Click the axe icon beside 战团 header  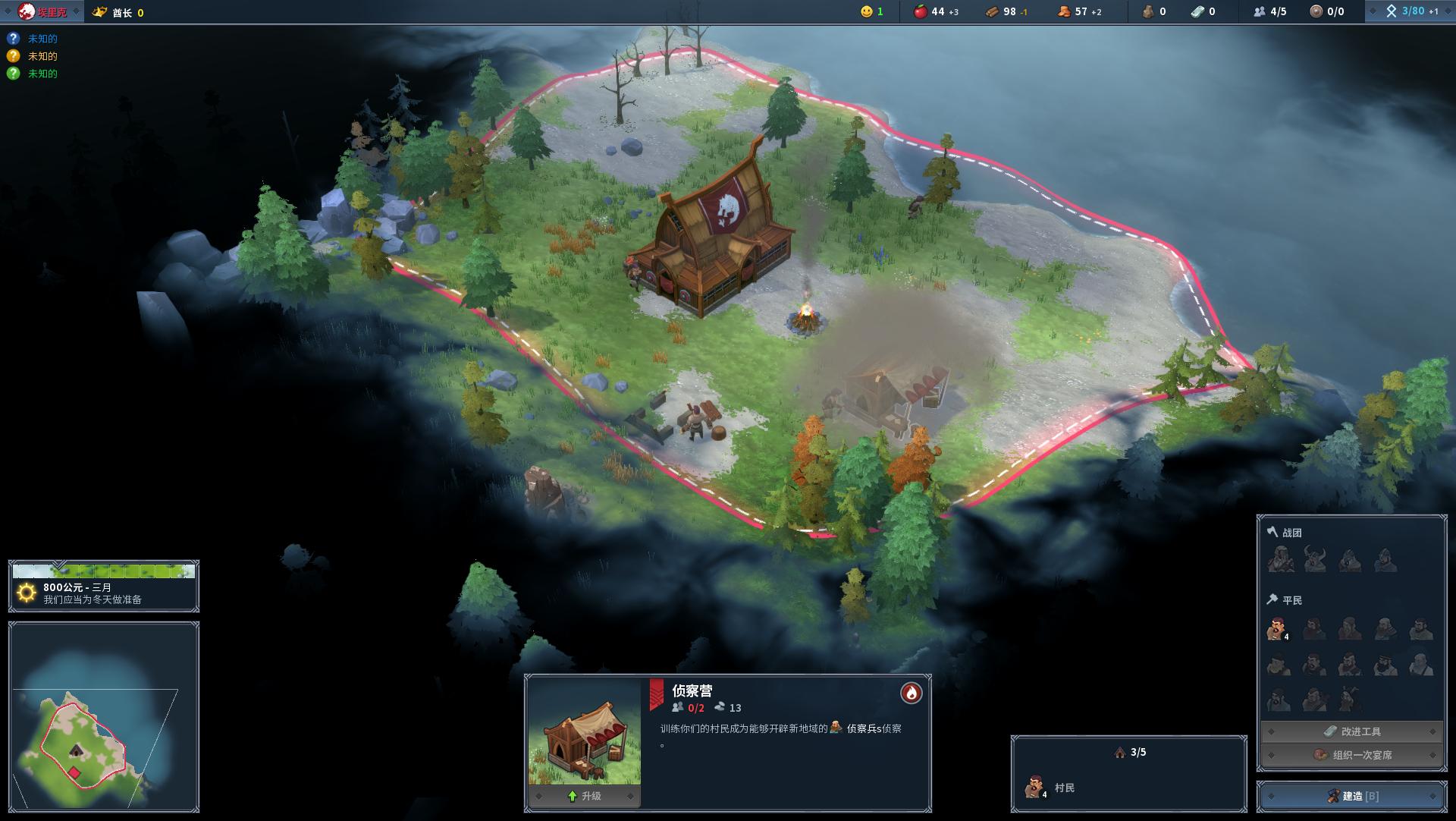(x=1272, y=531)
